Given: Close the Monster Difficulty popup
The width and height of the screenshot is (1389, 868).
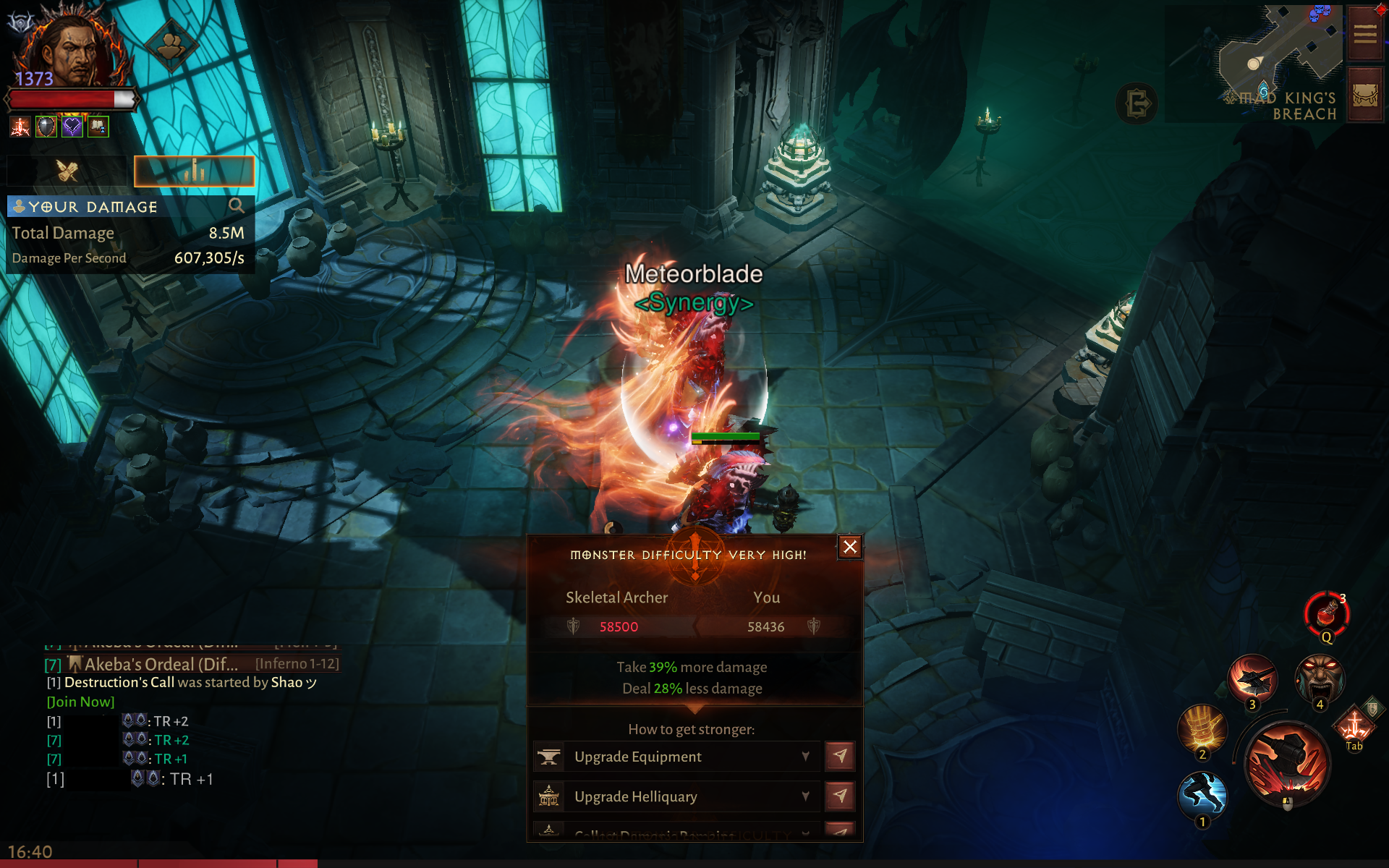Looking at the screenshot, I should tap(850, 547).
